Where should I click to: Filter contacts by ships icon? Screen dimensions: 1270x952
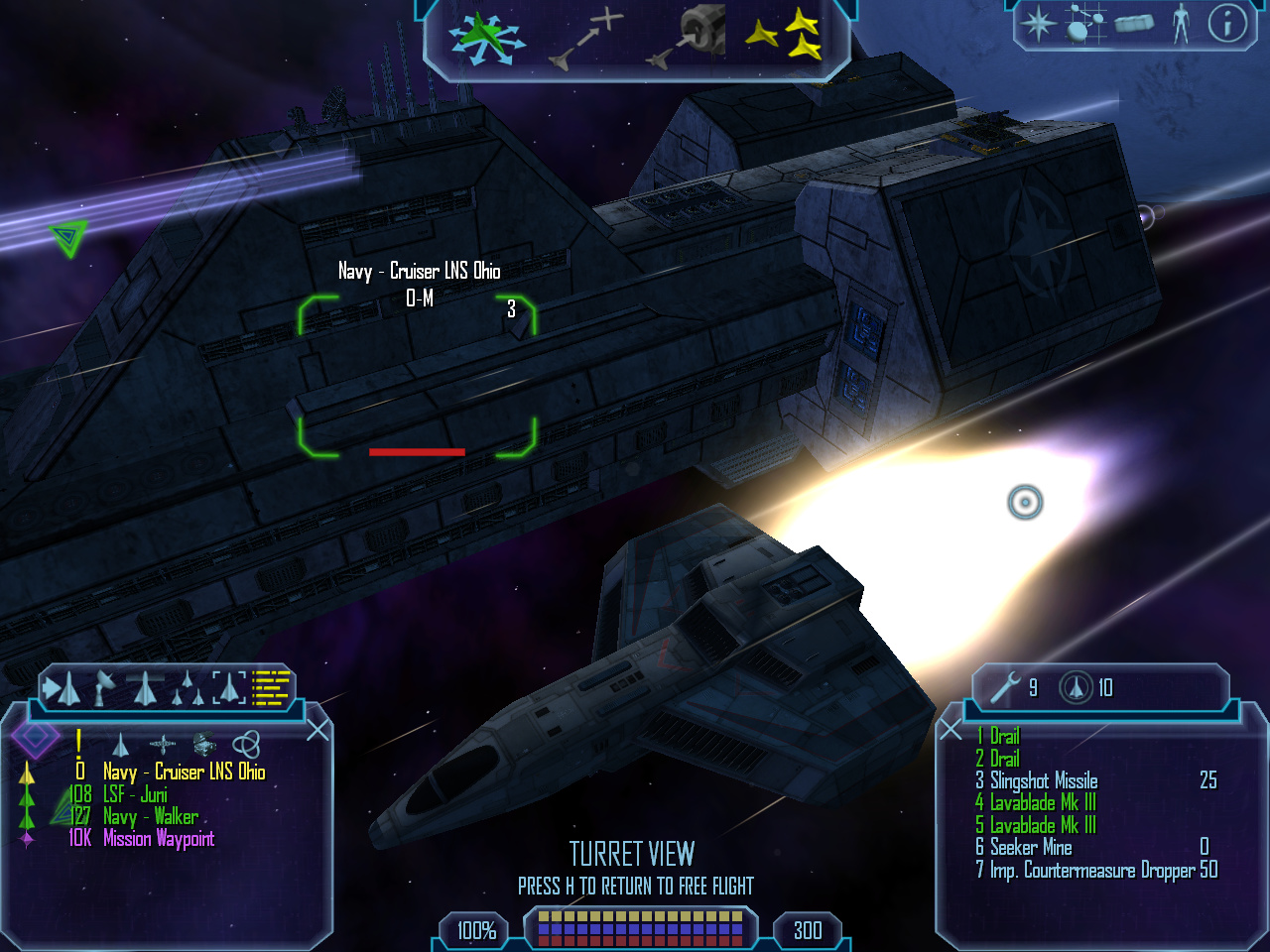click(121, 744)
